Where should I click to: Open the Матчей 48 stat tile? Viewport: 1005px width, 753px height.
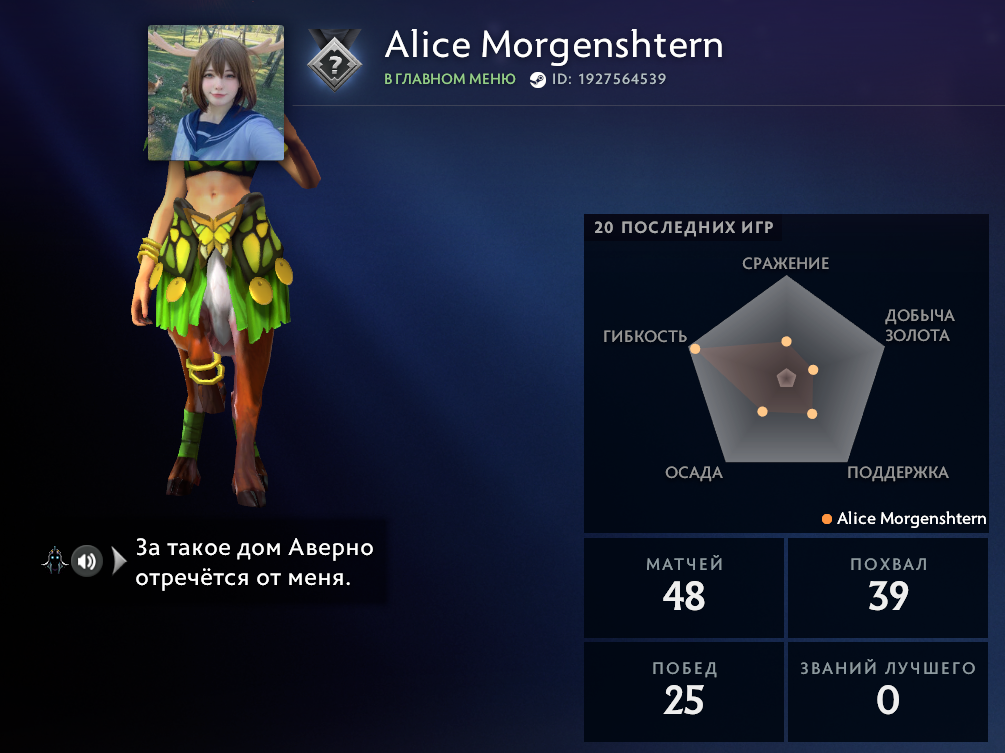[684, 587]
